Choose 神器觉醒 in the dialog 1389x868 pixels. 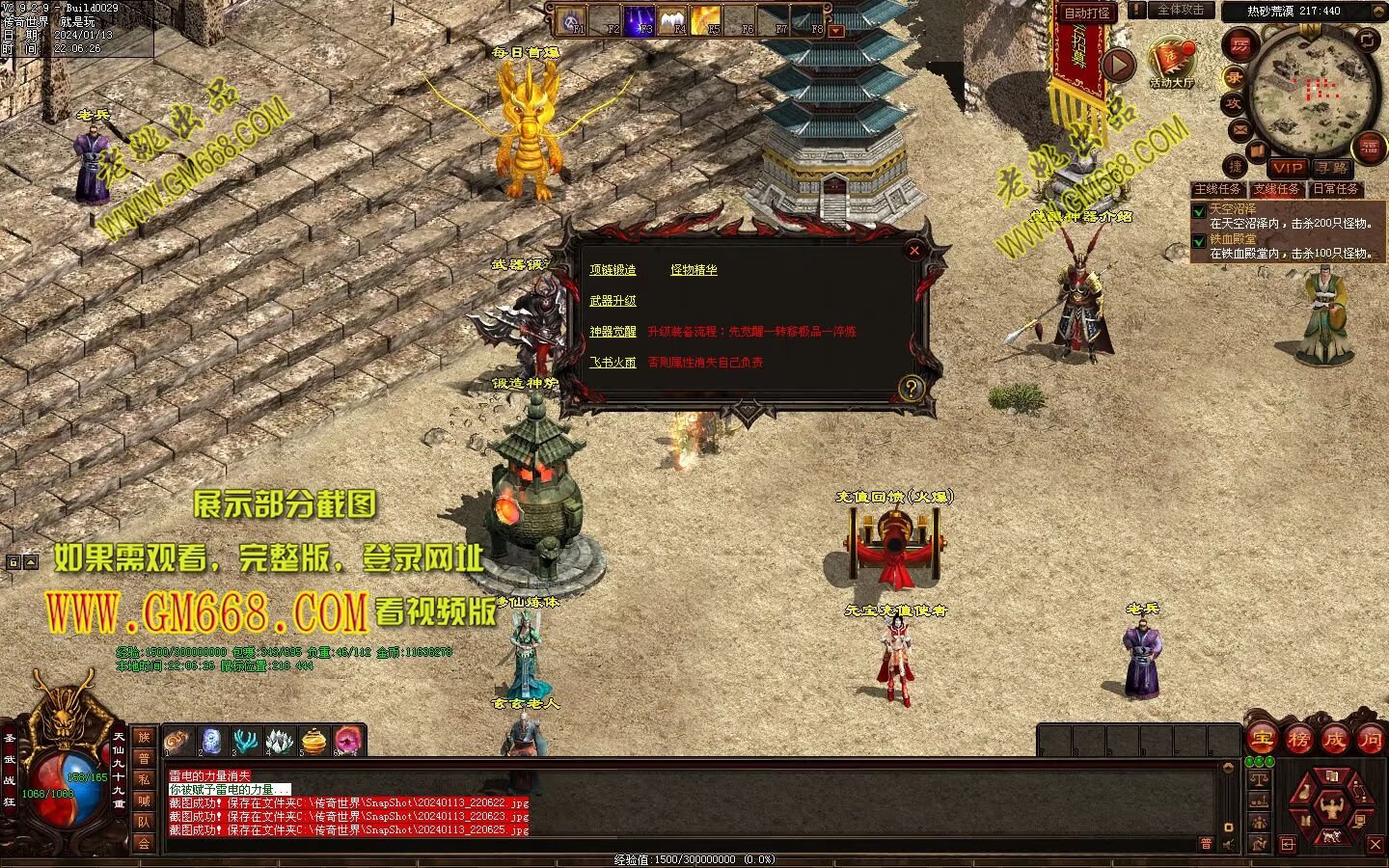(613, 332)
